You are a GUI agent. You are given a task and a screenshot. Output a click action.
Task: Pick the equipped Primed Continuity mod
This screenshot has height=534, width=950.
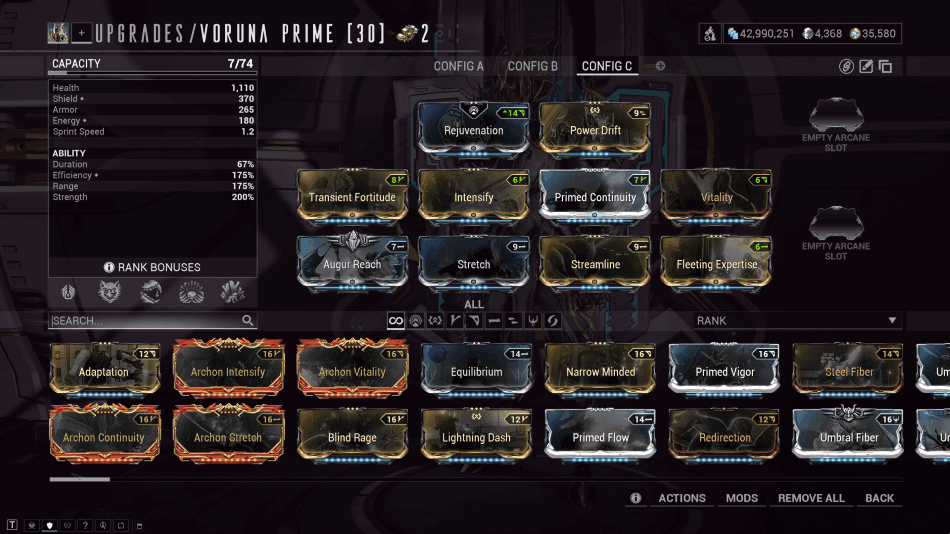coord(595,196)
